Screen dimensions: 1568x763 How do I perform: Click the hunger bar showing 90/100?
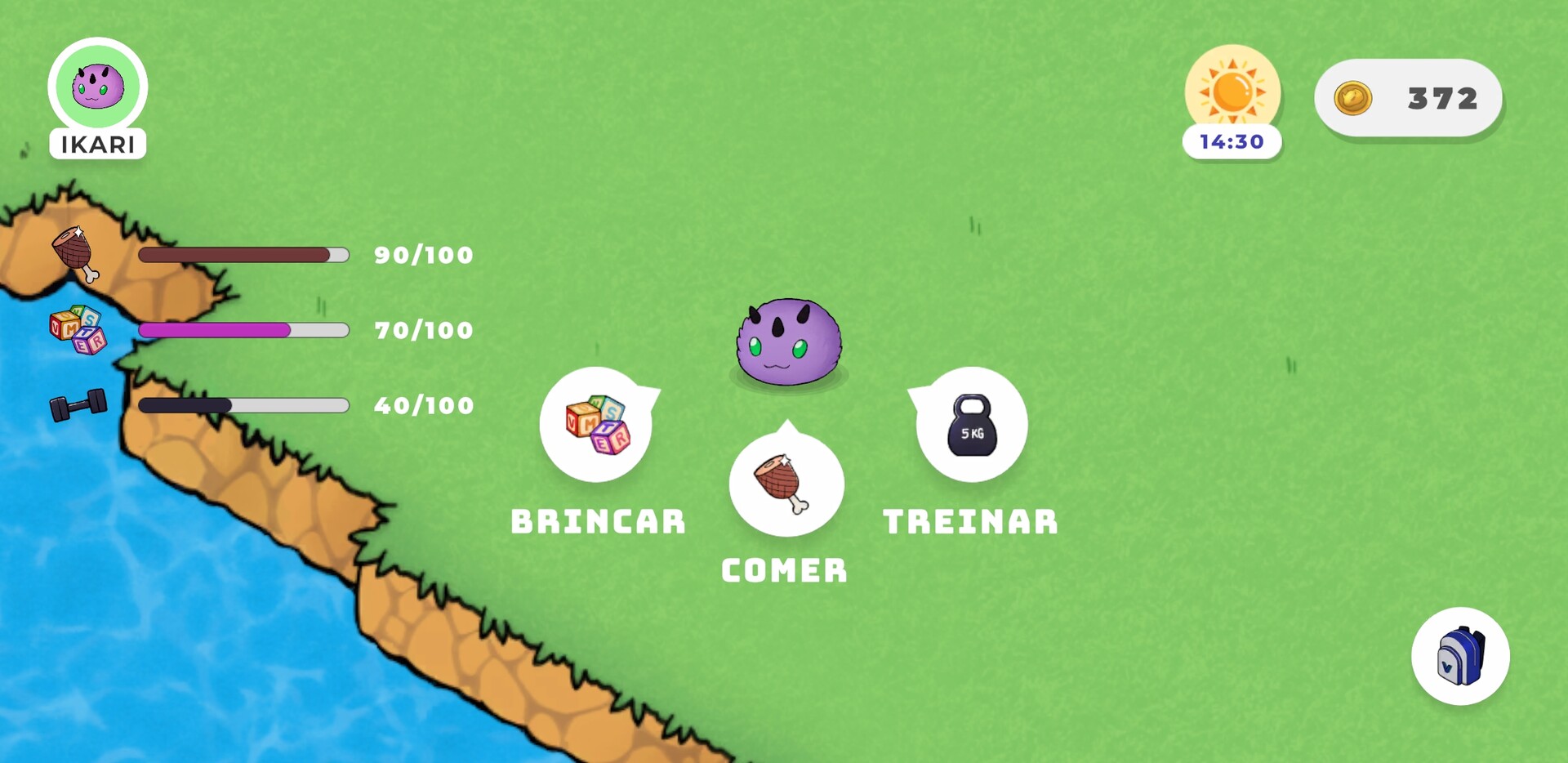(x=243, y=255)
